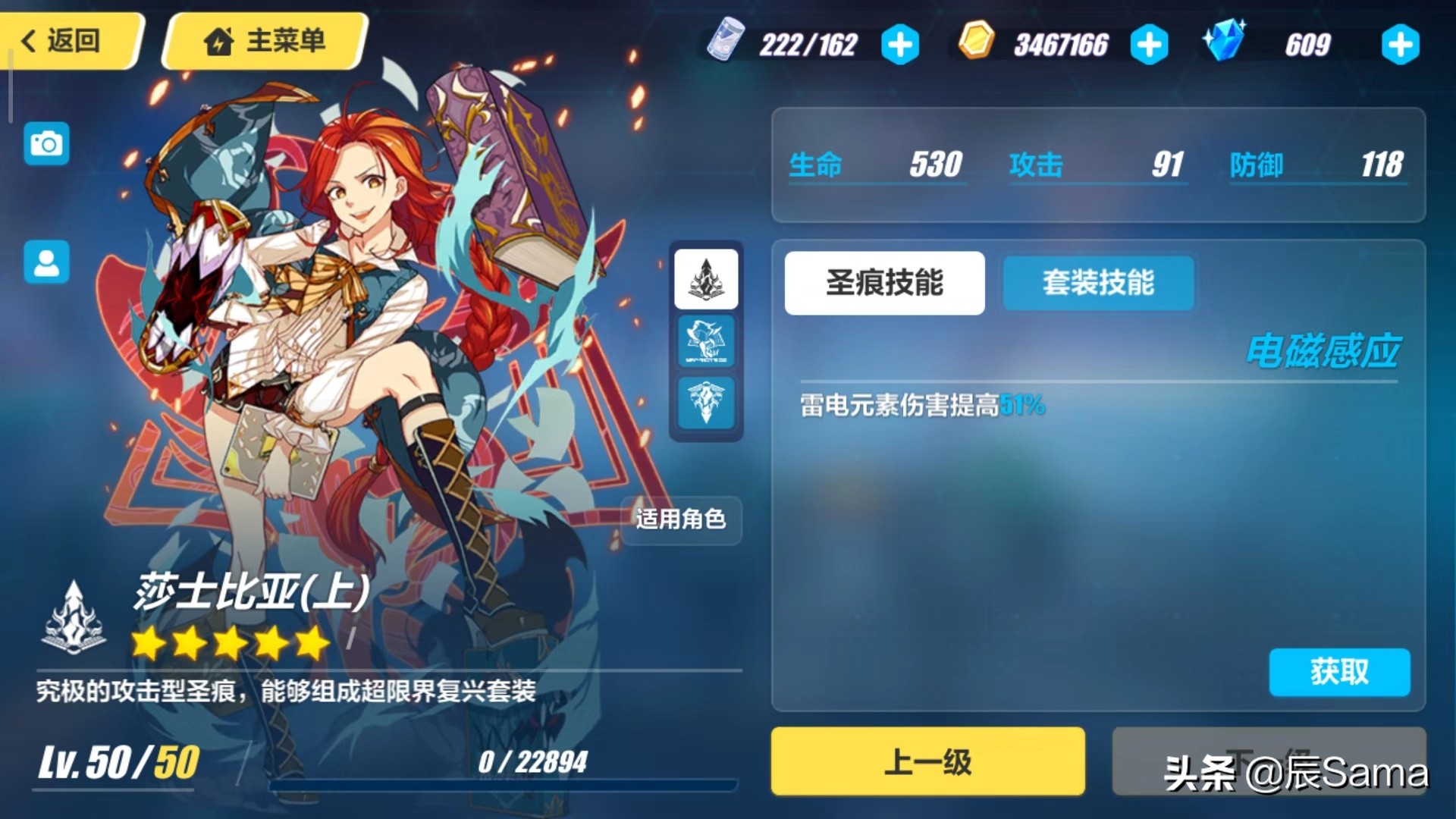This screenshot has height=819, width=1456.
Task: Open the 适用角色 applicable characters panel
Action: 680,521
